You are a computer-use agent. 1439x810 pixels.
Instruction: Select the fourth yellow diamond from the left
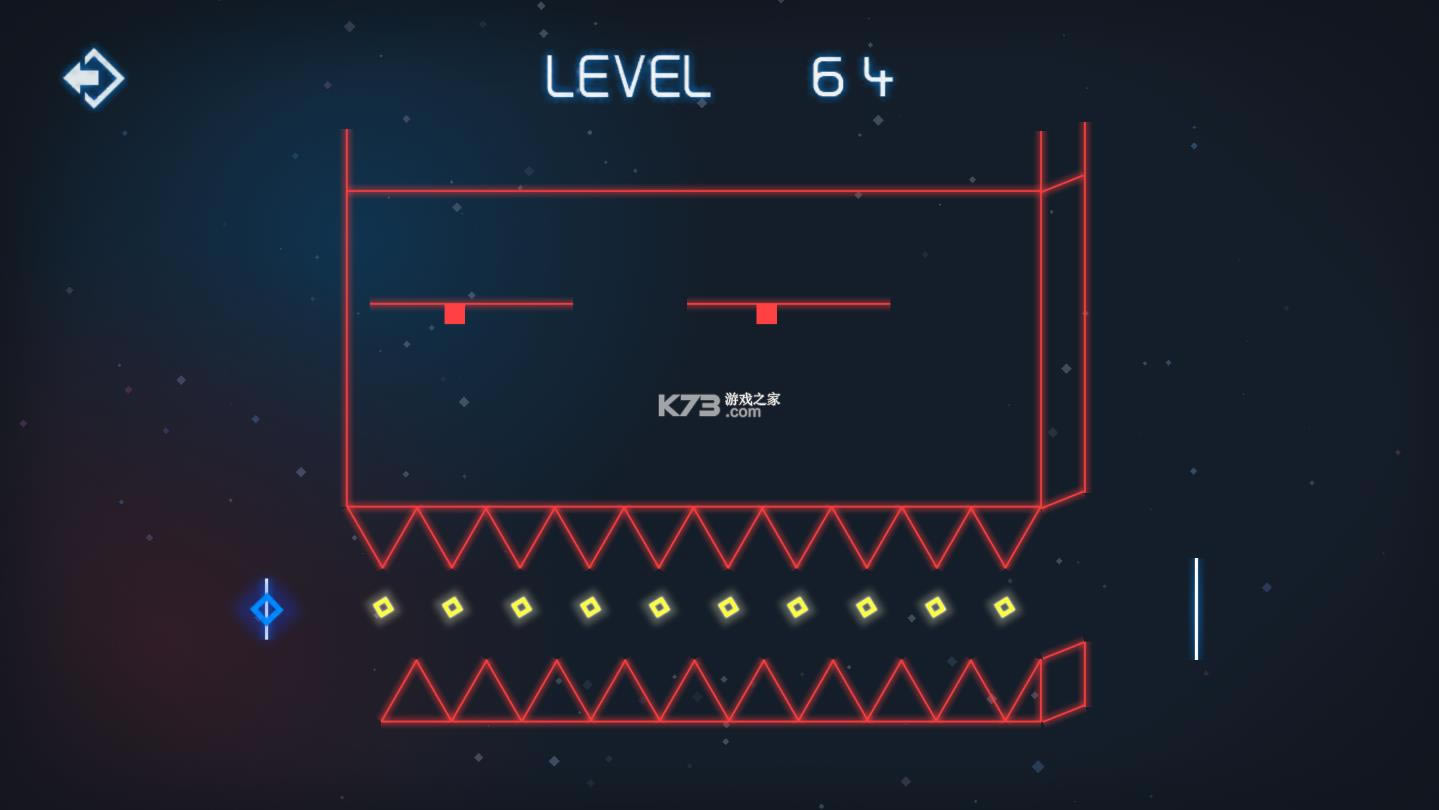click(x=590, y=606)
